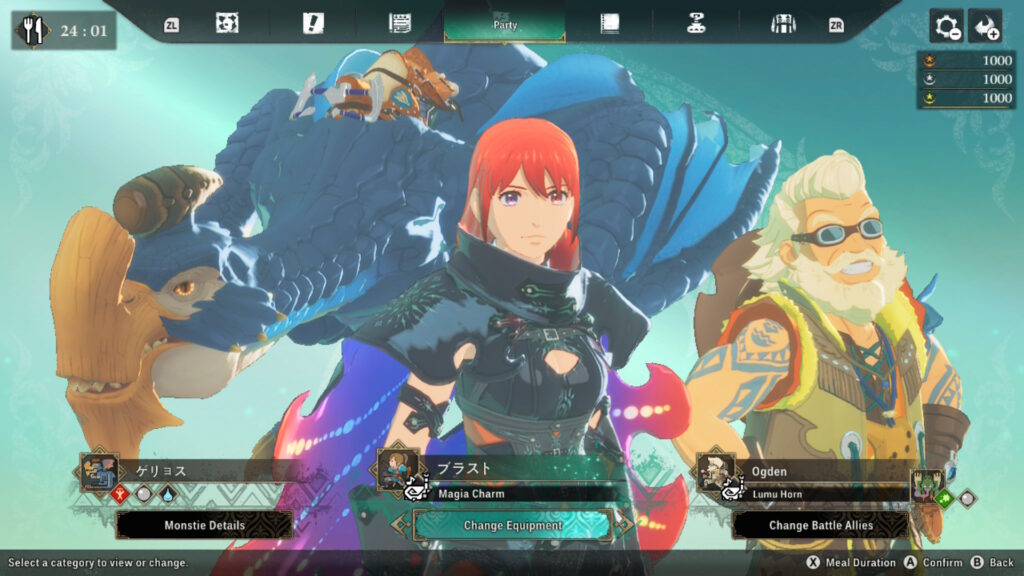Click the arrow-plus icon in the corner
The width and height of the screenshot is (1024, 576).
(x=985, y=27)
